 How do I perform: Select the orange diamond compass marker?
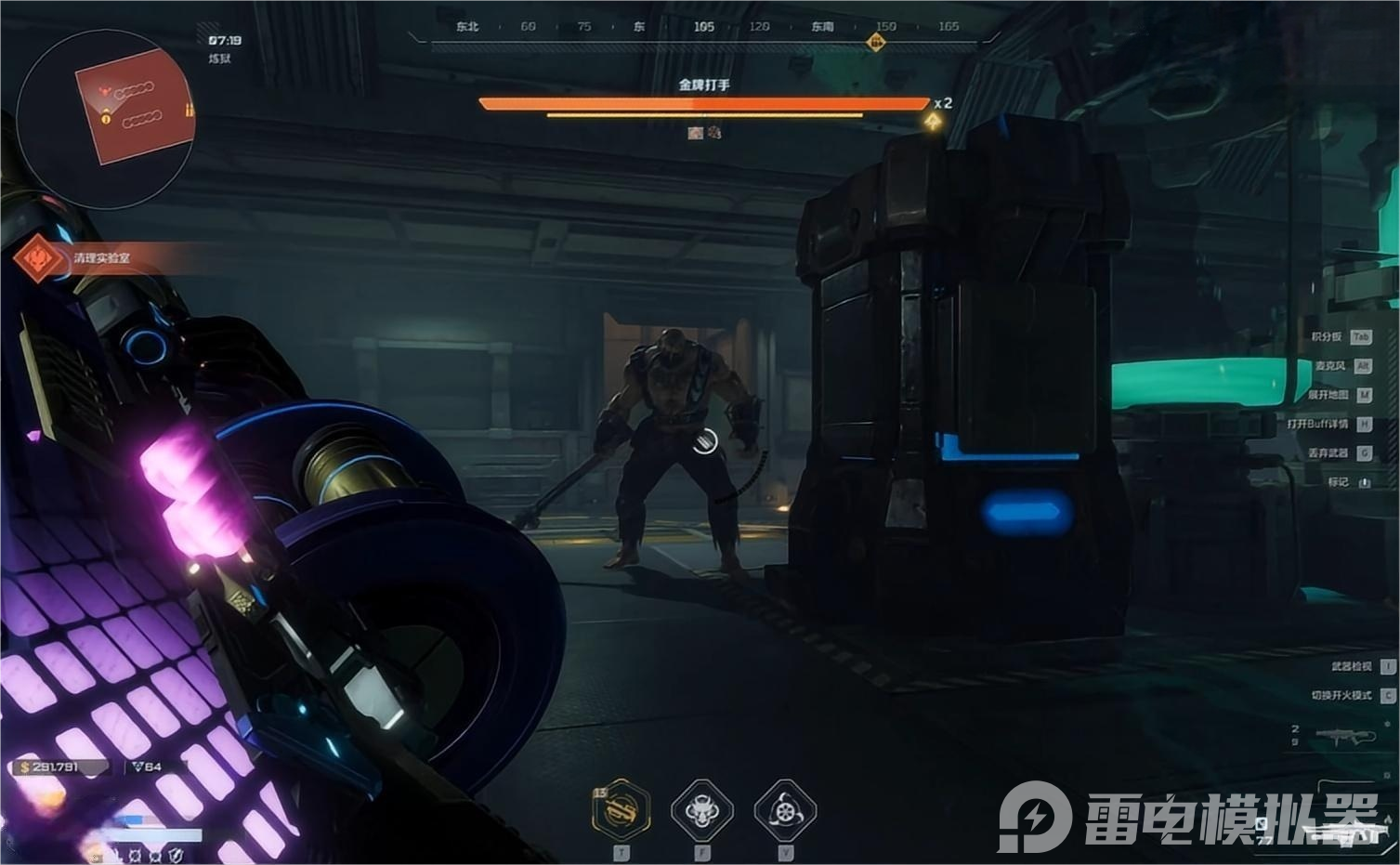point(875,41)
